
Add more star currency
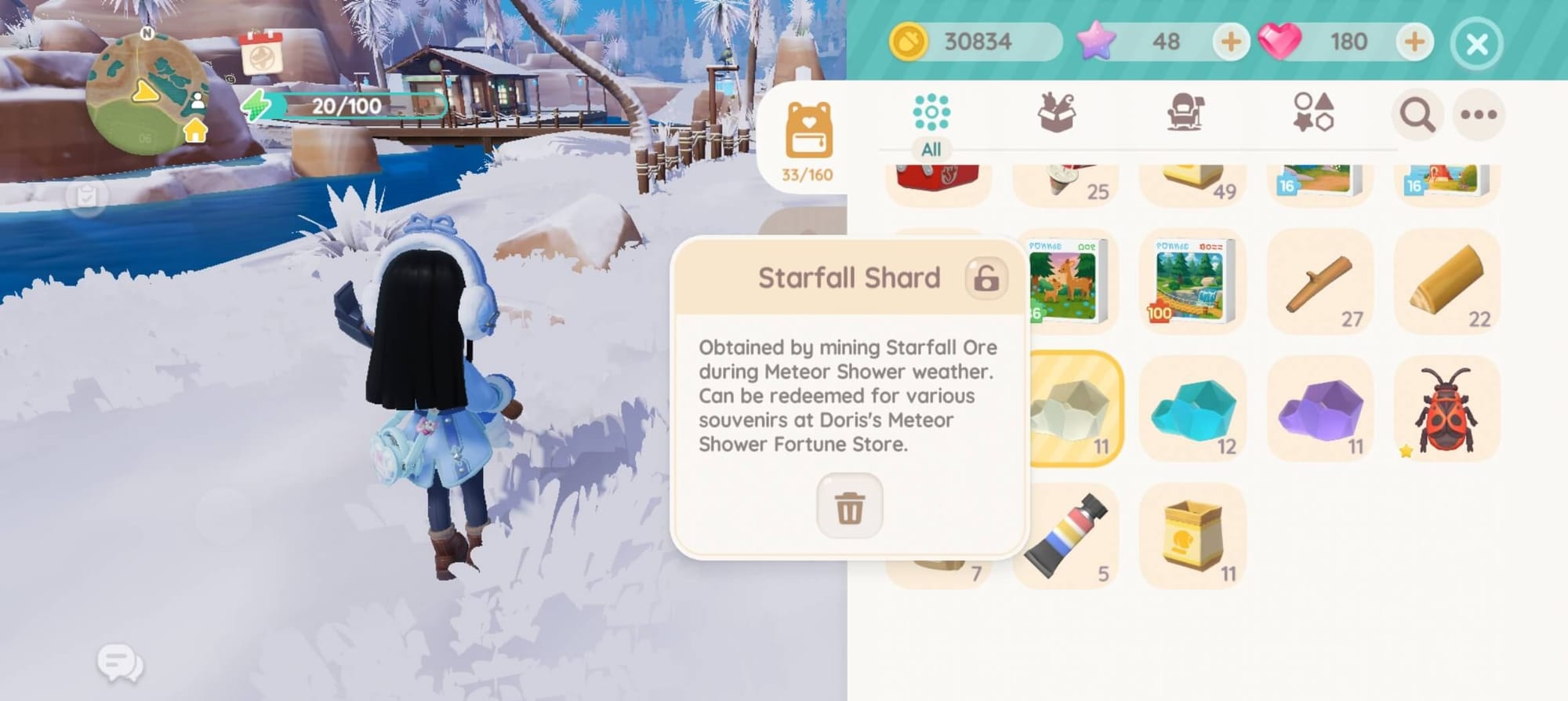[x=1230, y=42]
